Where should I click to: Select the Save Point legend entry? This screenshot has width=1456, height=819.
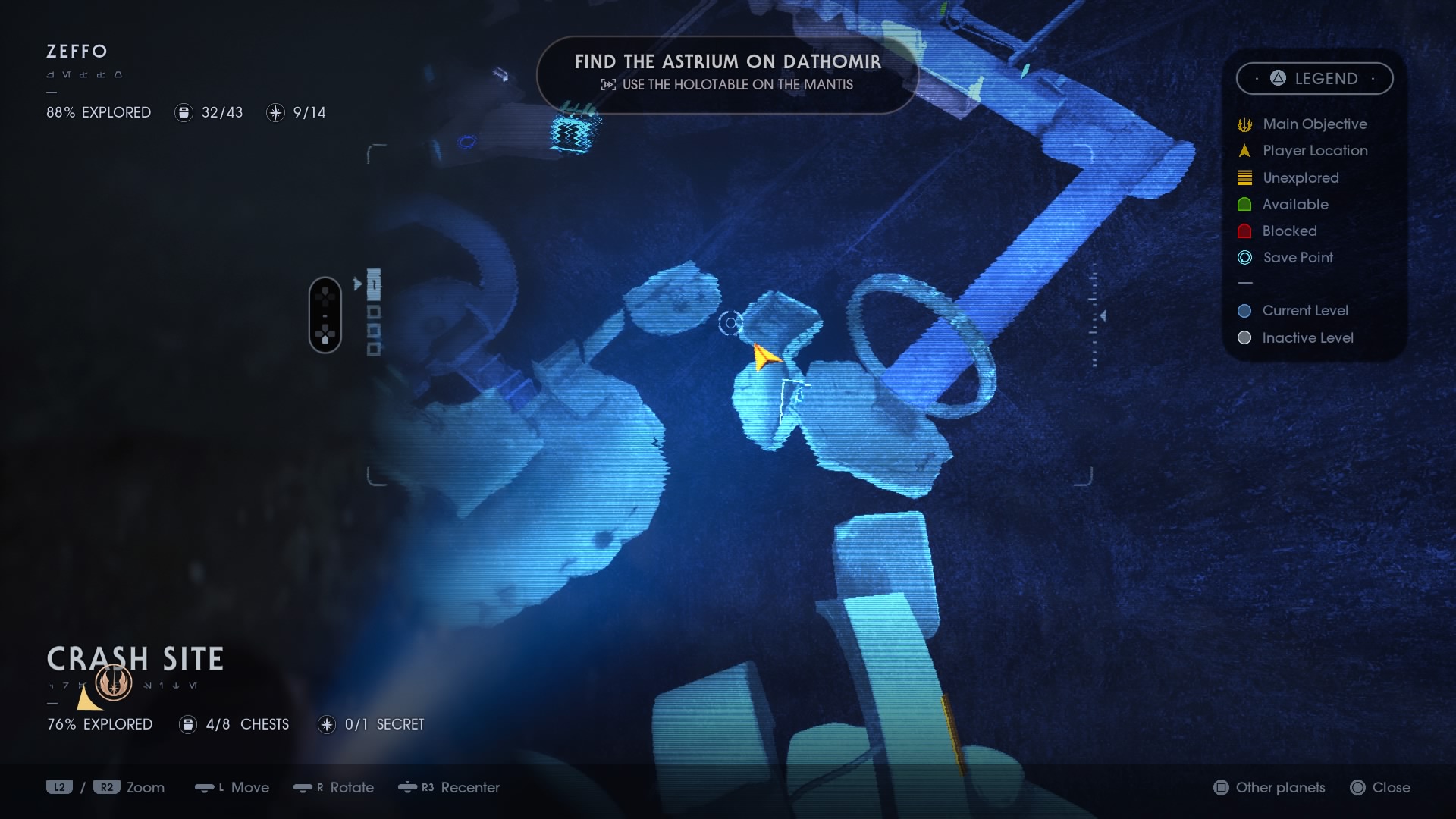pos(1297,258)
